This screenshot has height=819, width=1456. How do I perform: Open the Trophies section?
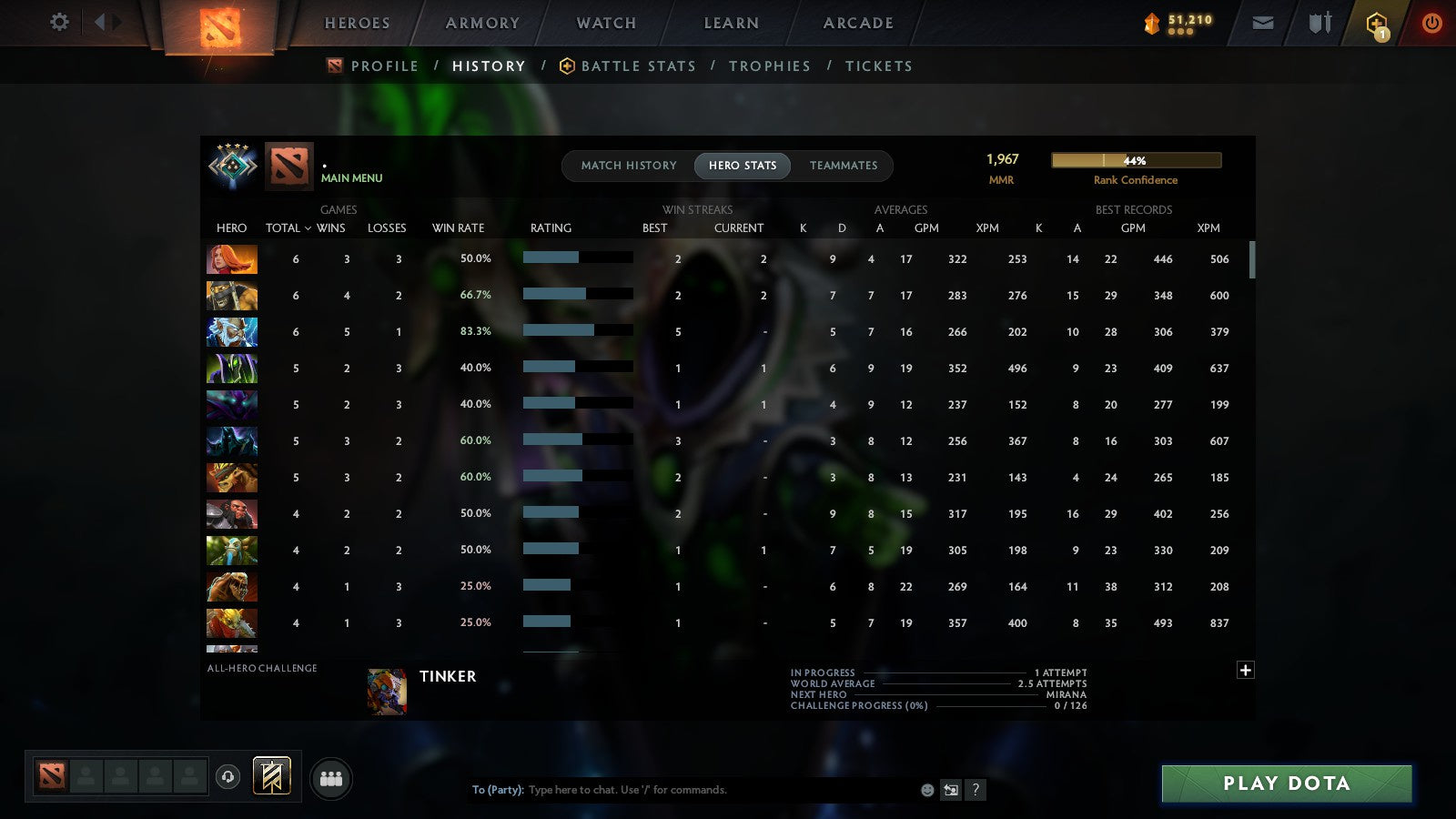[x=770, y=66]
